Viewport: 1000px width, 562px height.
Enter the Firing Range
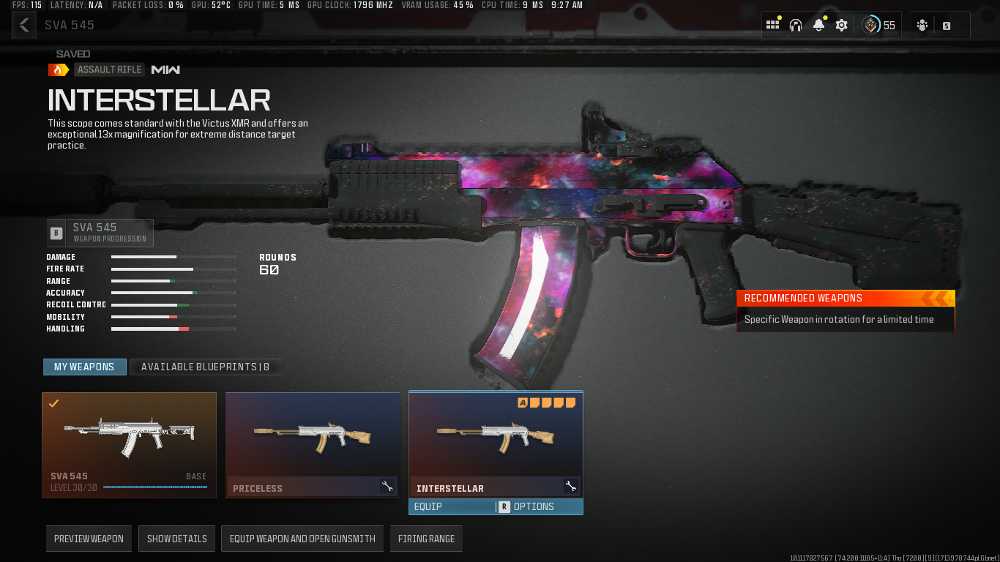(x=426, y=539)
